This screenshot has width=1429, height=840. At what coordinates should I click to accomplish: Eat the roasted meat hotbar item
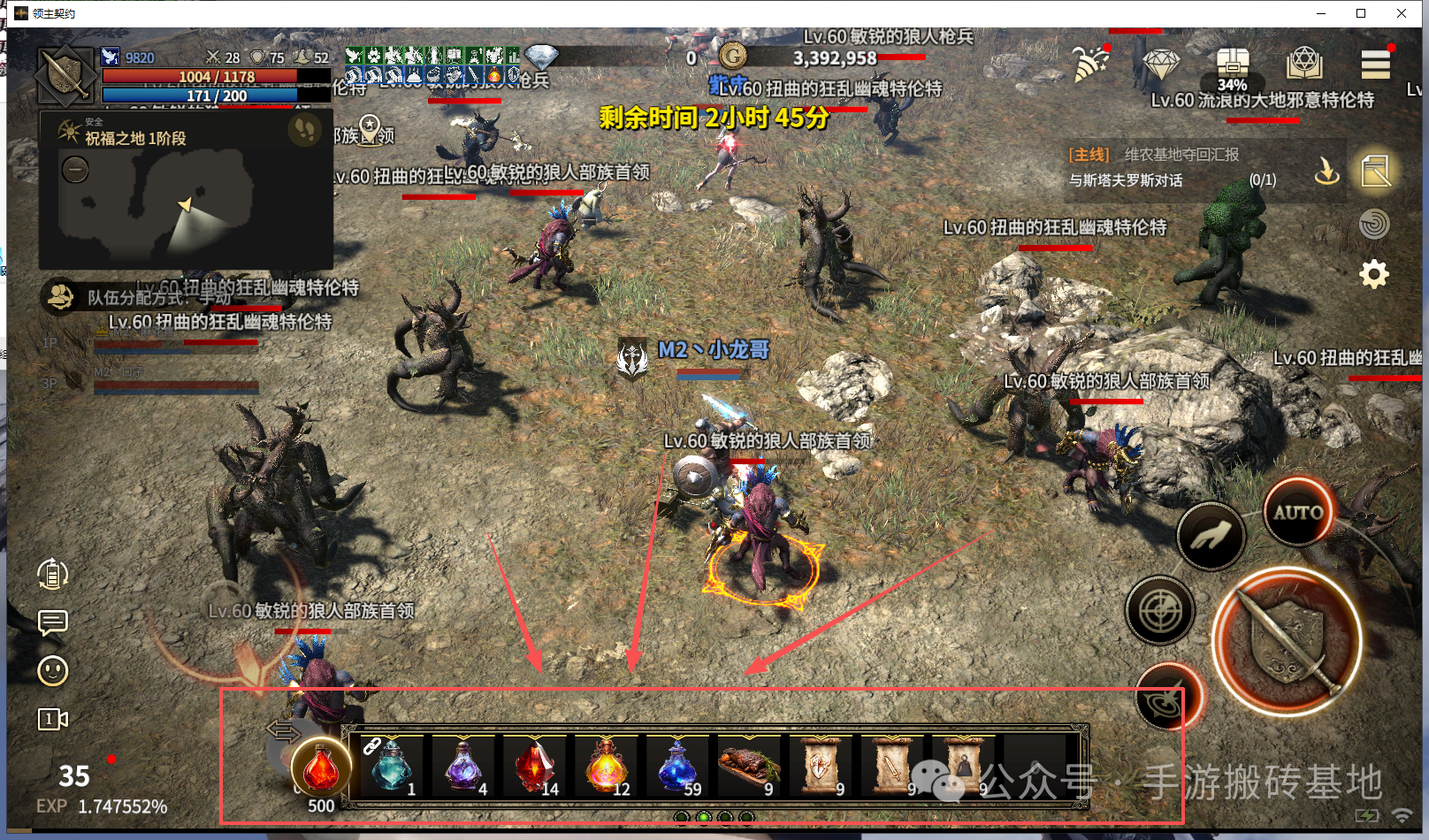[749, 765]
